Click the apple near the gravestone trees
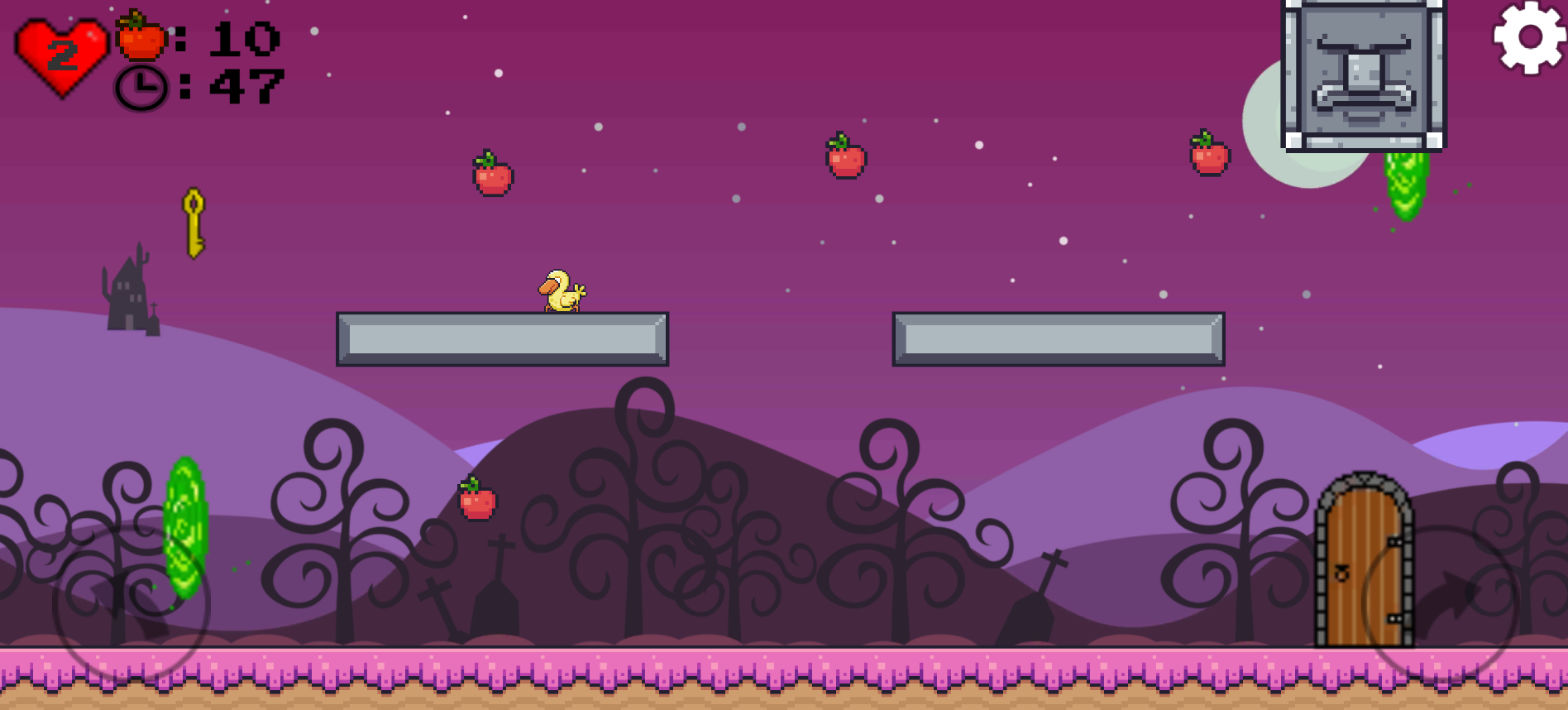The height and width of the screenshot is (710, 1568). coord(477,502)
